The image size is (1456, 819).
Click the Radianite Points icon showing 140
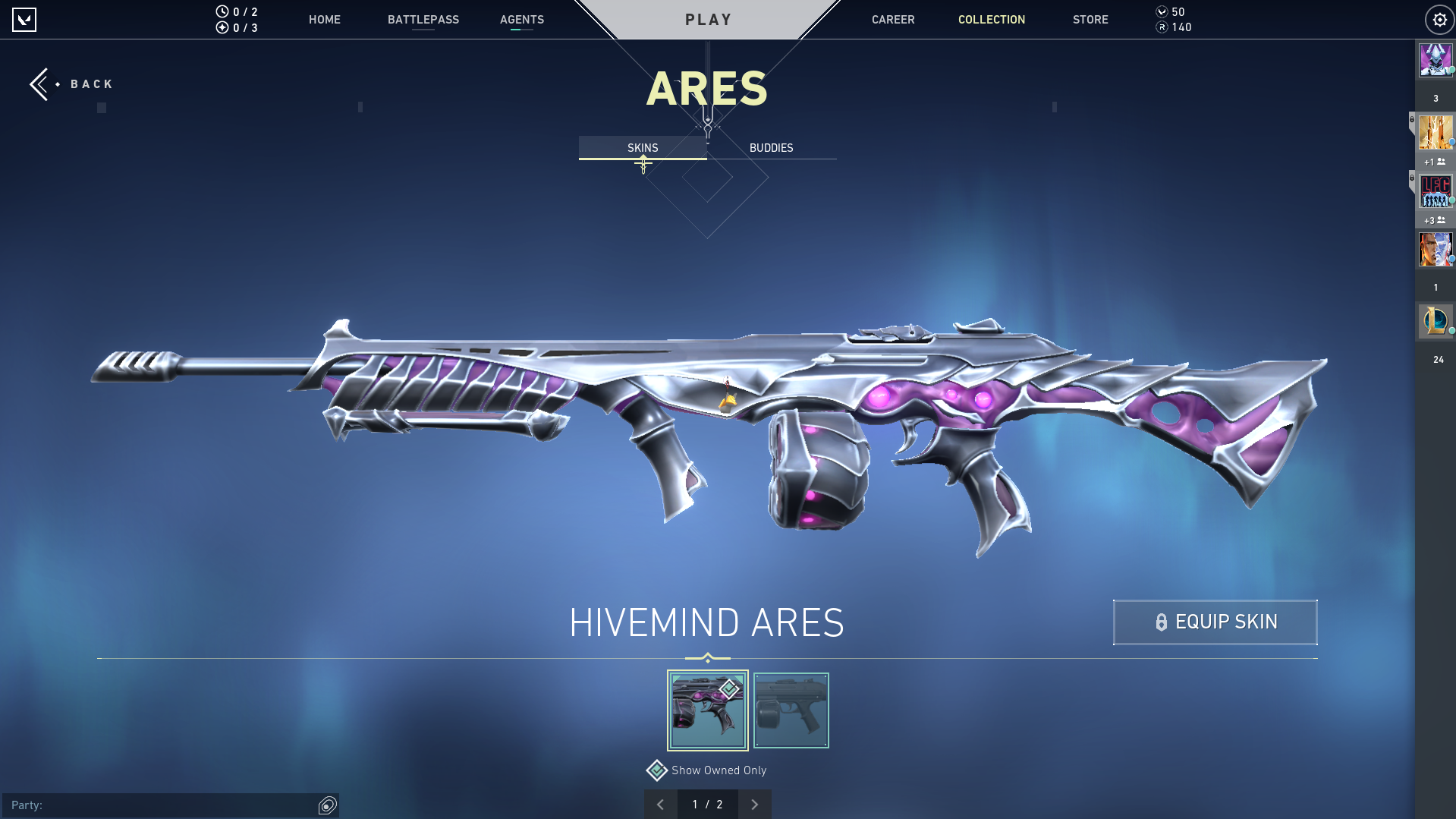[x=1162, y=27]
